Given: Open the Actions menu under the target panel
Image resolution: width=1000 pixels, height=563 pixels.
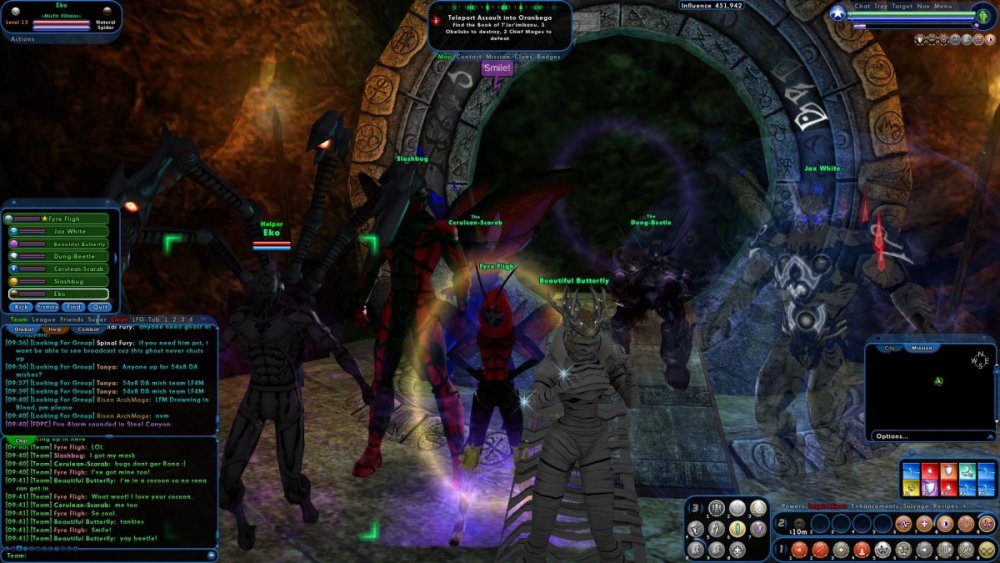Looking at the screenshot, I should [22, 39].
